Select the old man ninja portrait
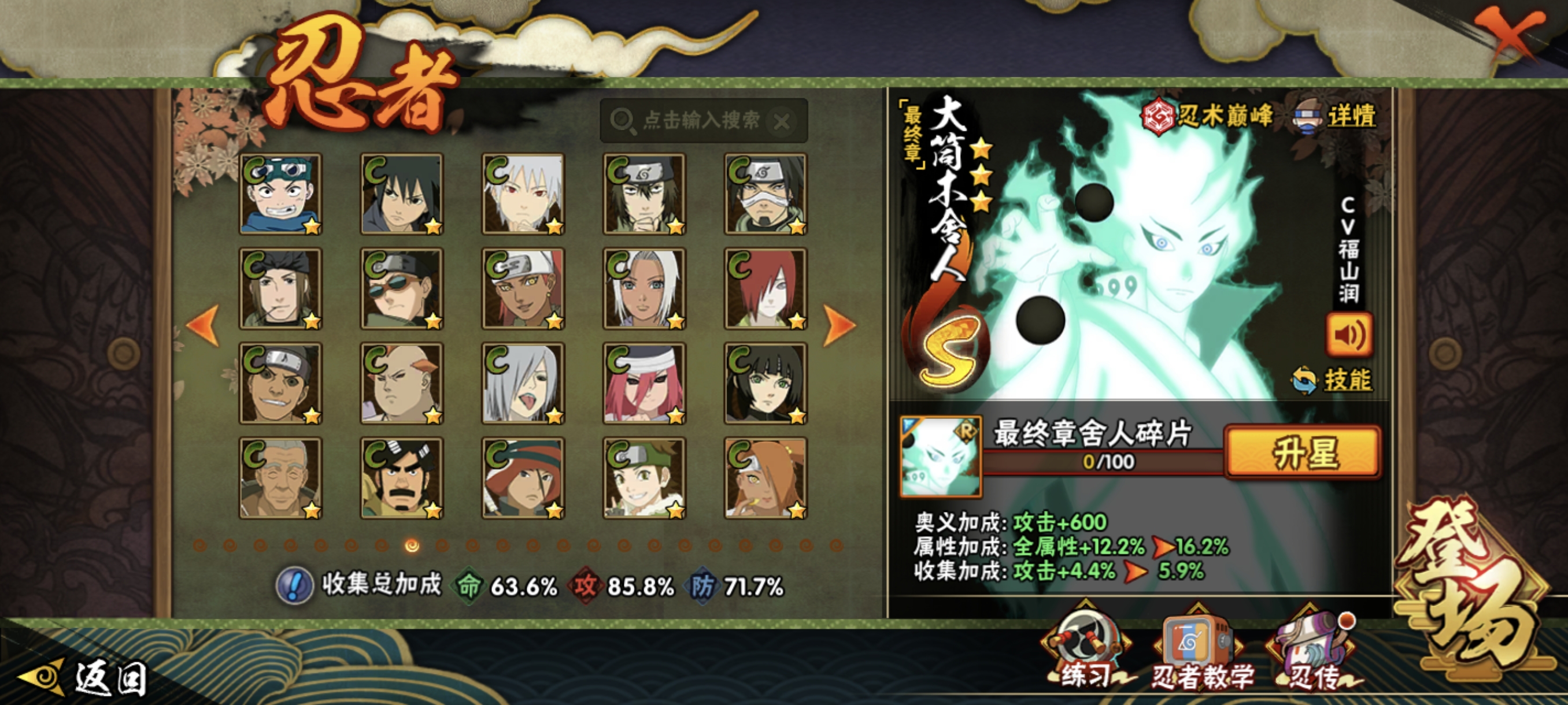1568x705 pixels. coord(280,478)
